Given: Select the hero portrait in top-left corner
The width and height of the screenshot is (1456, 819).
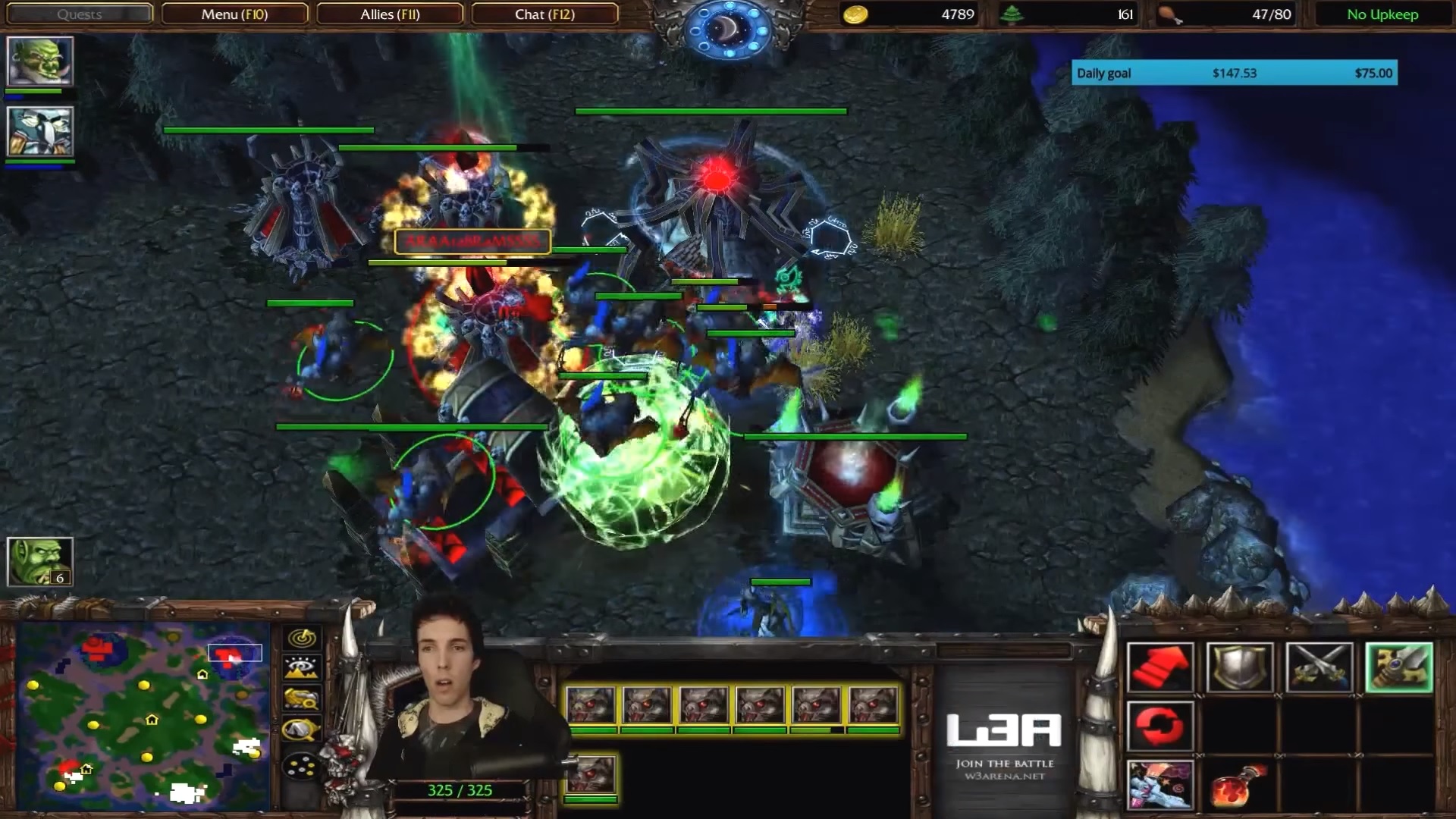Looking at the screenshot, I should (x=39, y=59).
